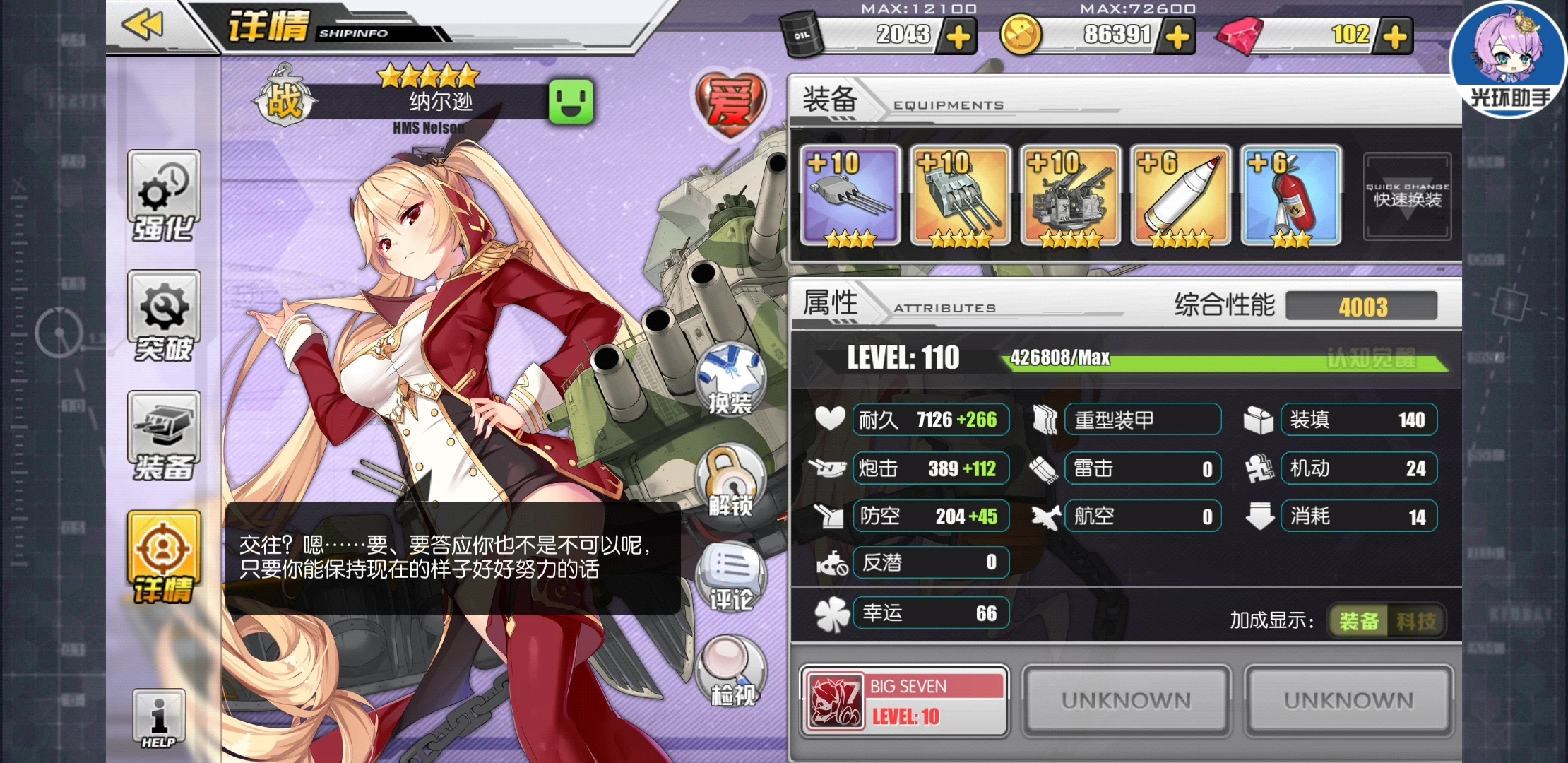1568x763 pixels.
Task: View the BIG SEVEN skill
Action: (904, 701)
